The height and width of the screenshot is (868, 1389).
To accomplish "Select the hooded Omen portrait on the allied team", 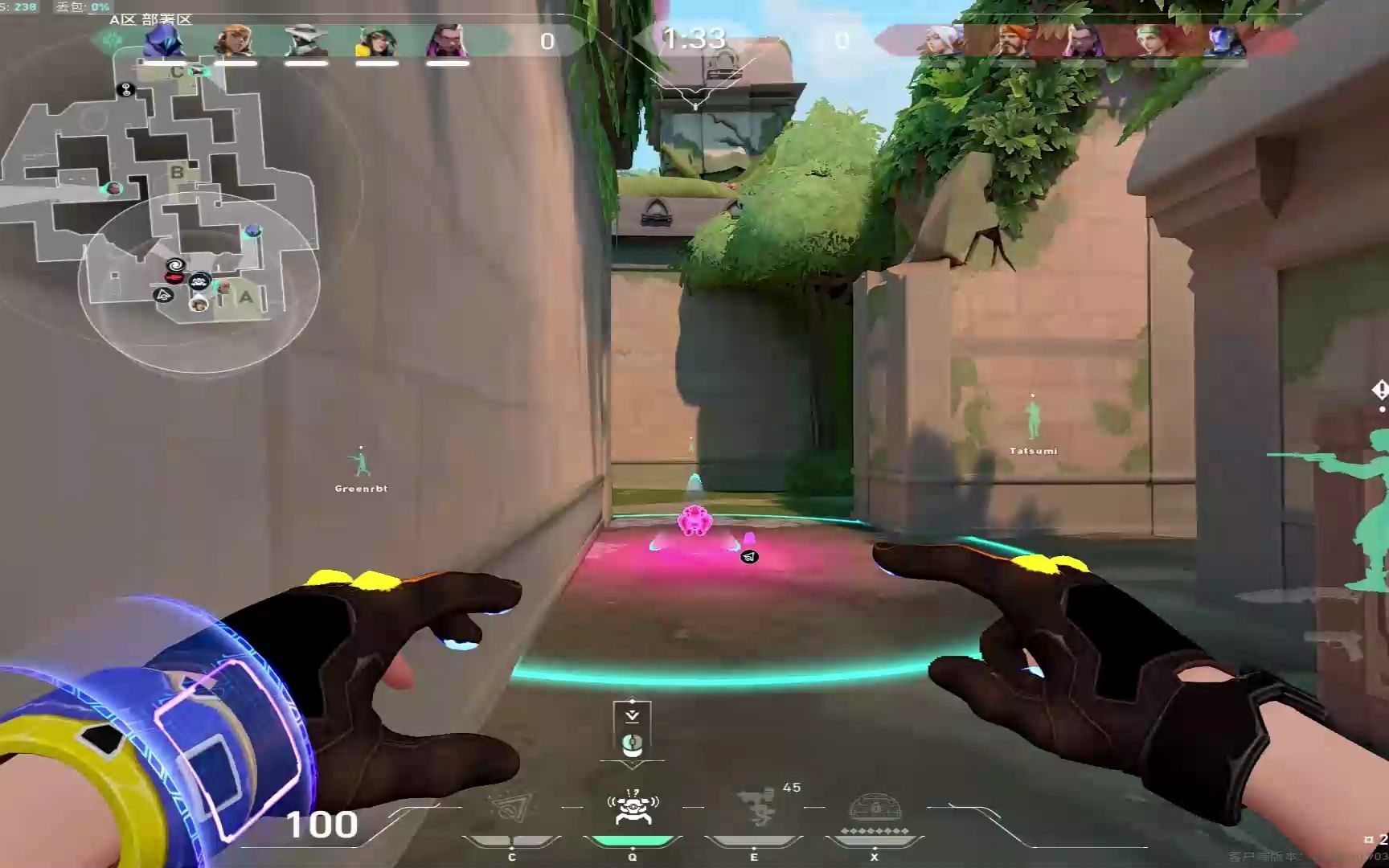I will 164,40.
